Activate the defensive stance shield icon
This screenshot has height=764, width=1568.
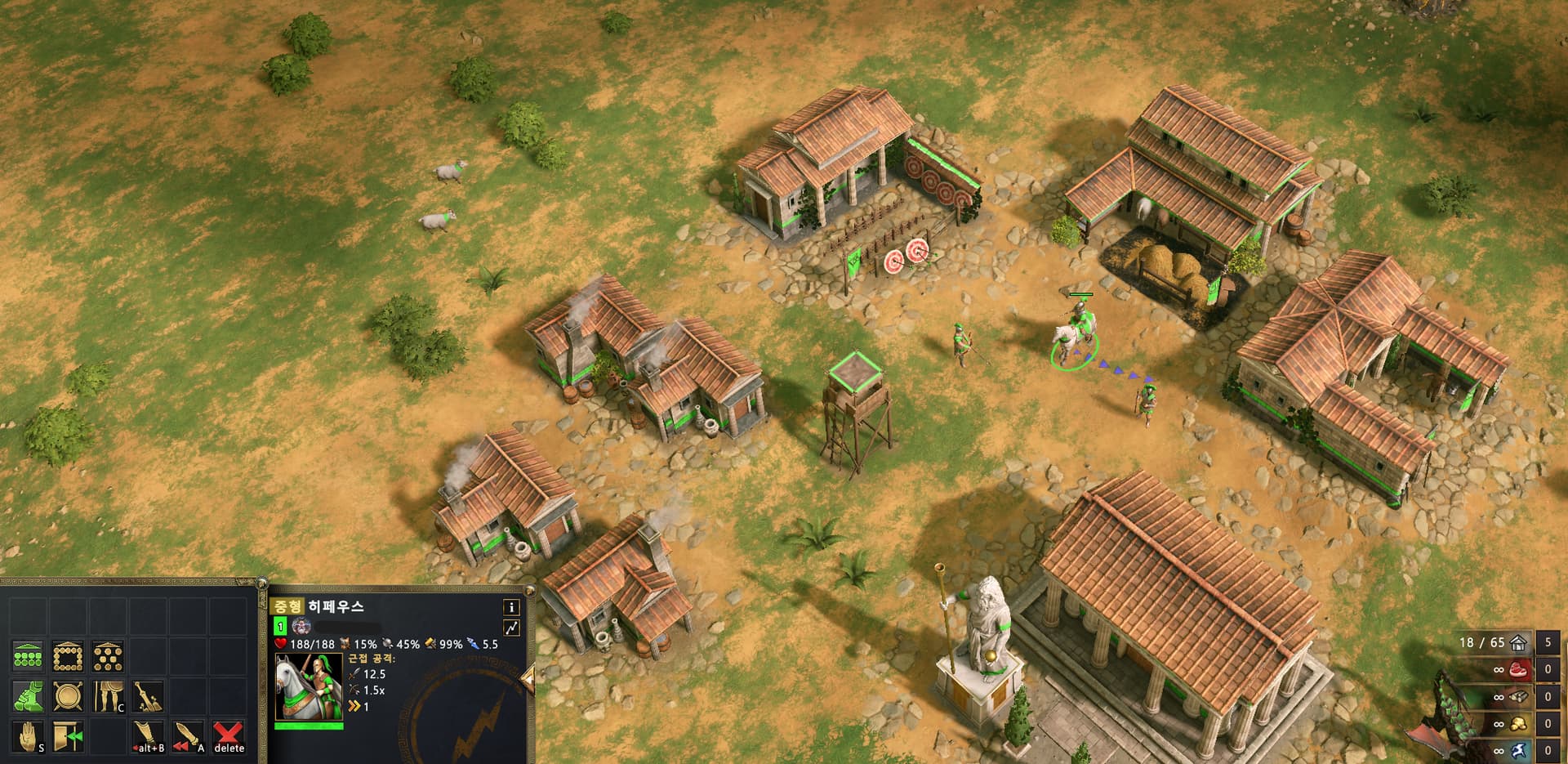tap(68, 696)
